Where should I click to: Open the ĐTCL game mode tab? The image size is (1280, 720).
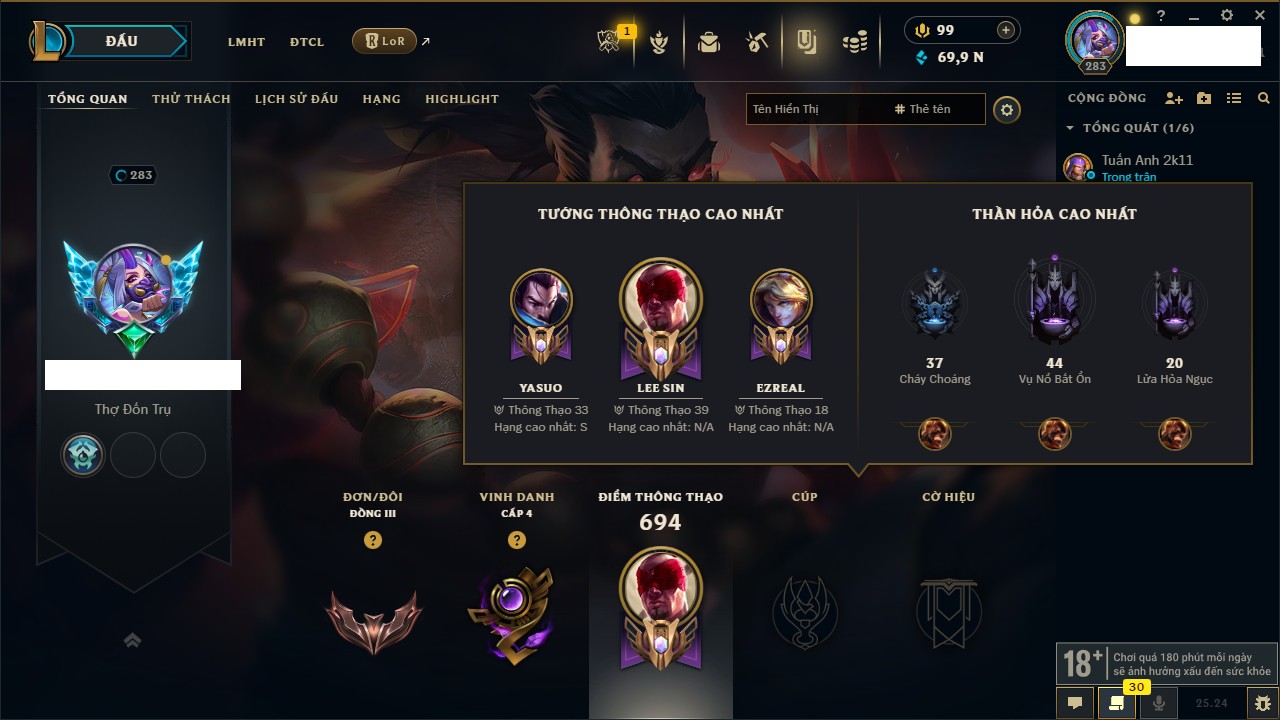(306, 42)
